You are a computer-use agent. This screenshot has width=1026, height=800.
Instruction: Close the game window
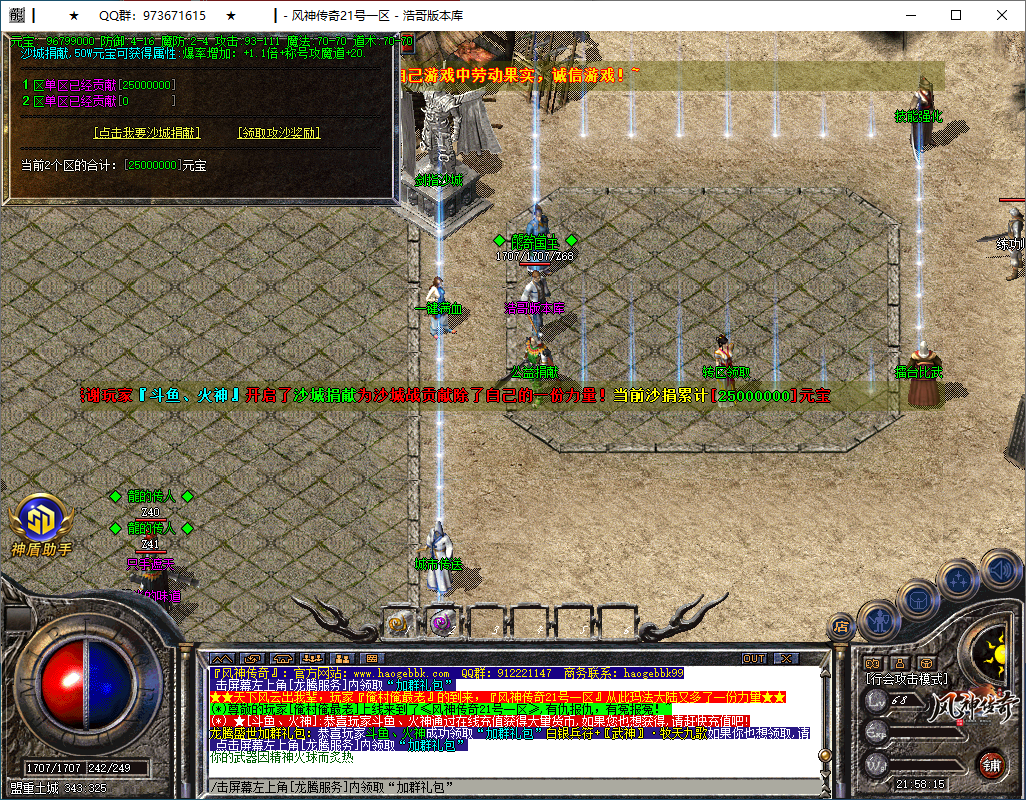pos(1002,16)
